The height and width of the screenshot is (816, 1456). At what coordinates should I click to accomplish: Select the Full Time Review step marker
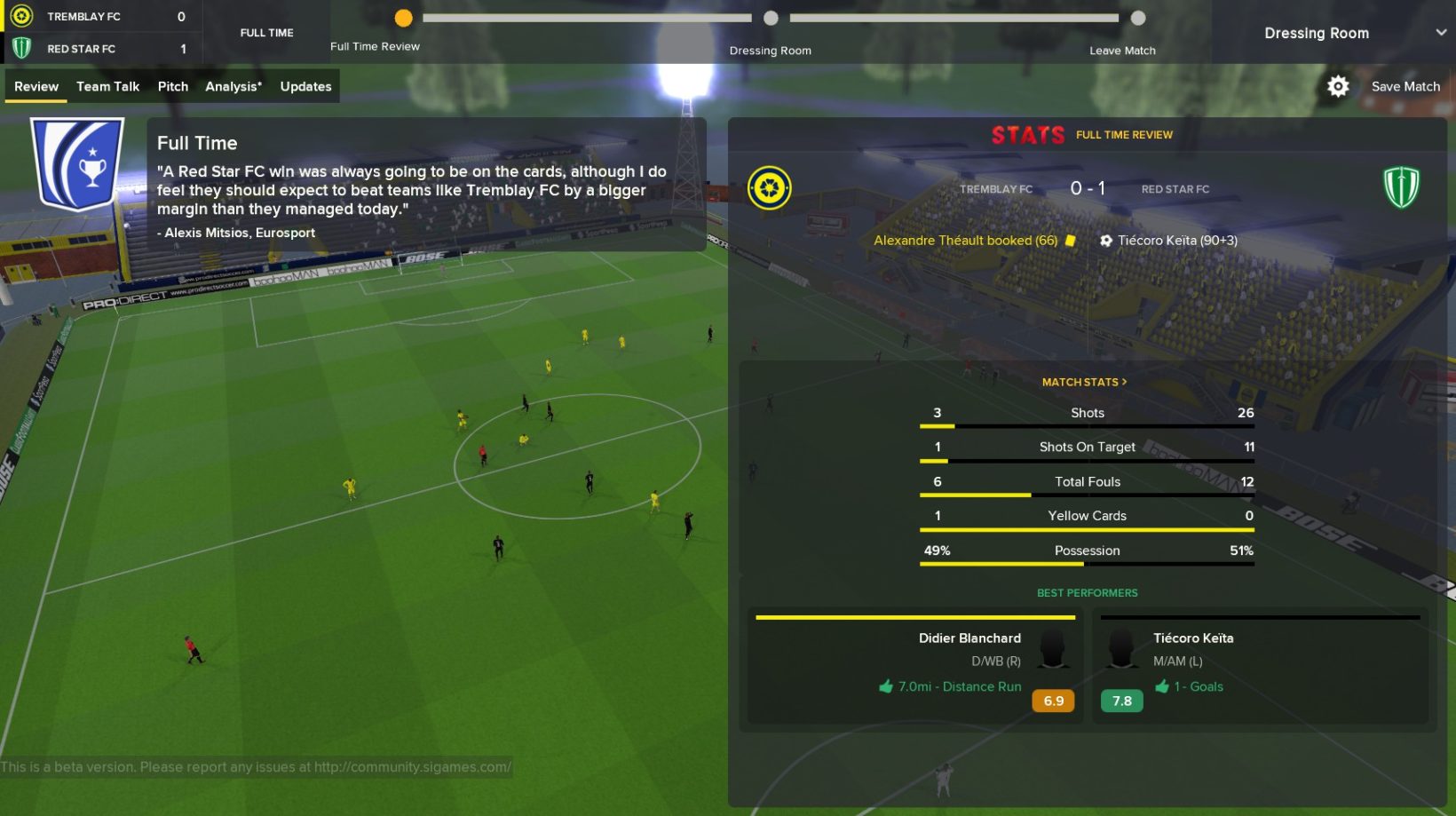point(403,18)
